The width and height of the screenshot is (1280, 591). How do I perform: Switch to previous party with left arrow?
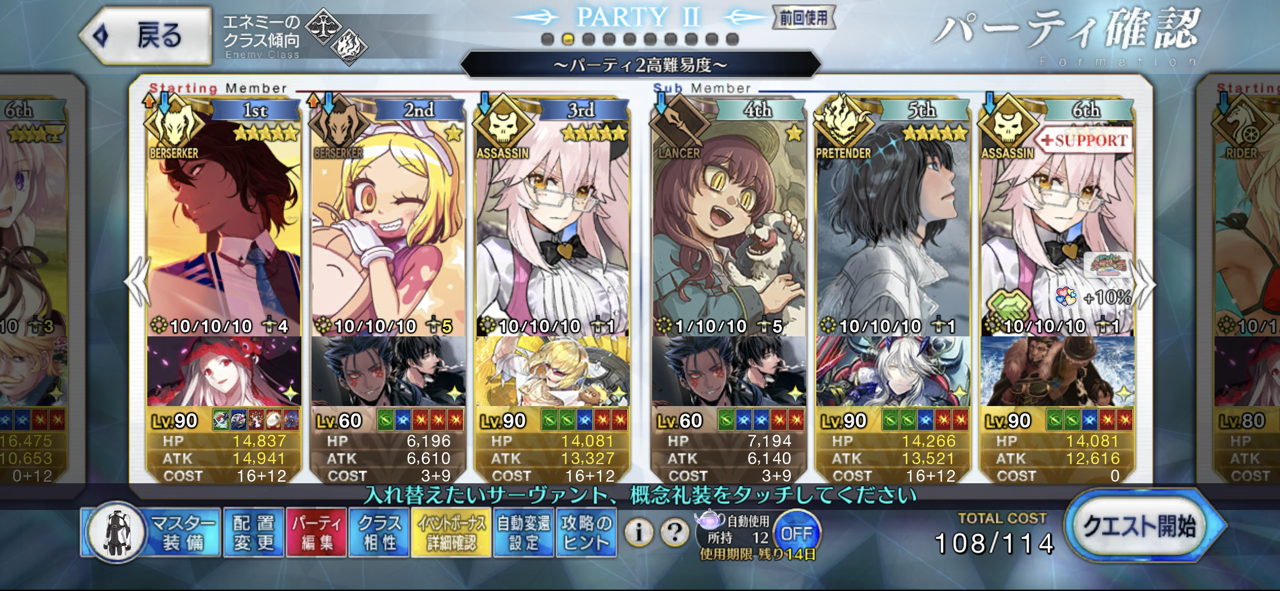point(136,284)
